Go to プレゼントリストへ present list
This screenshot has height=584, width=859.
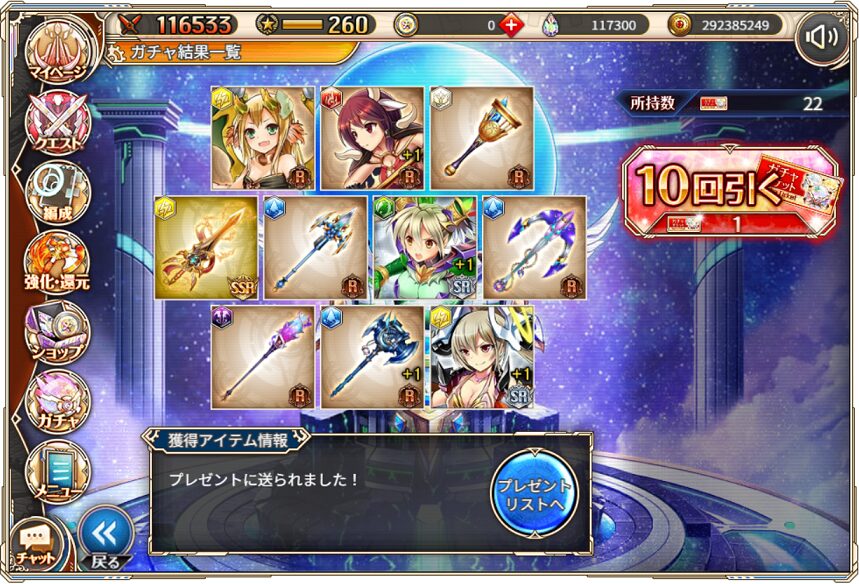[535, 490]
